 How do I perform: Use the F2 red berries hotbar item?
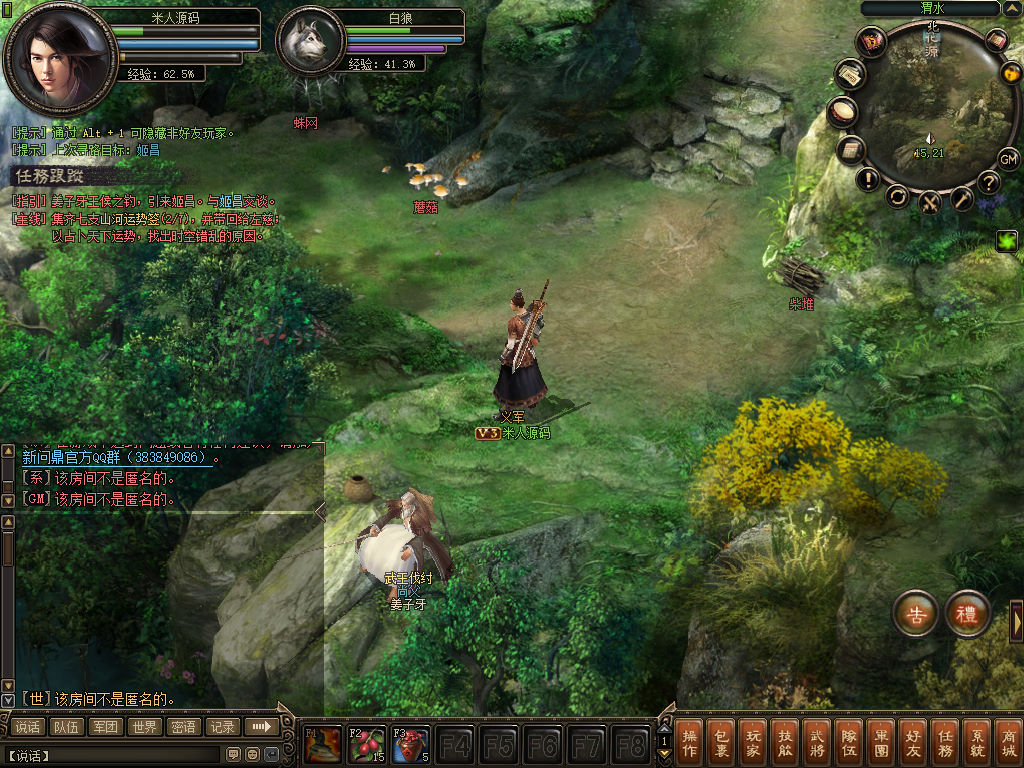point(366,745)
